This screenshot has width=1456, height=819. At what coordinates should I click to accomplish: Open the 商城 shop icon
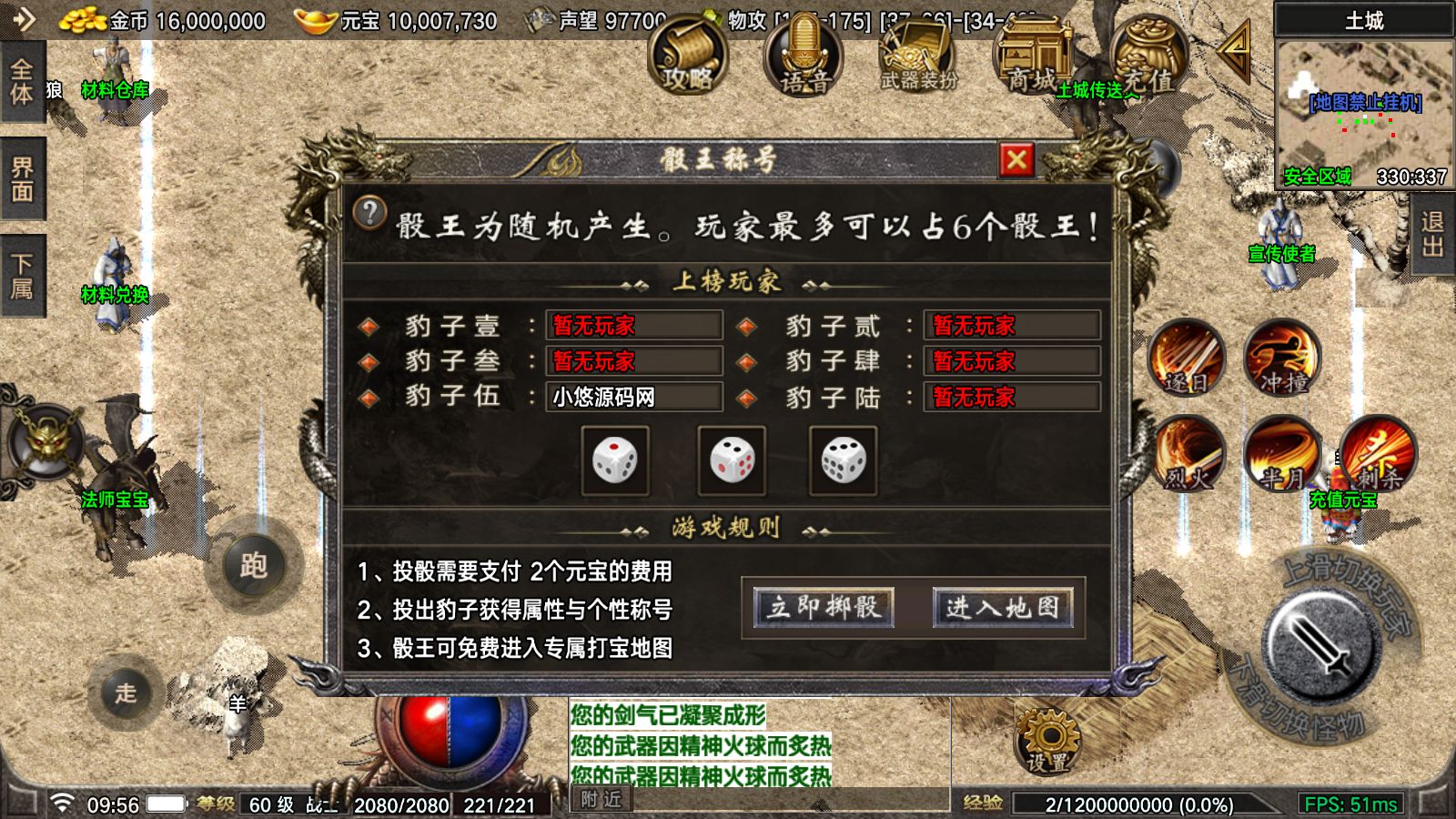coord(1033,55)
